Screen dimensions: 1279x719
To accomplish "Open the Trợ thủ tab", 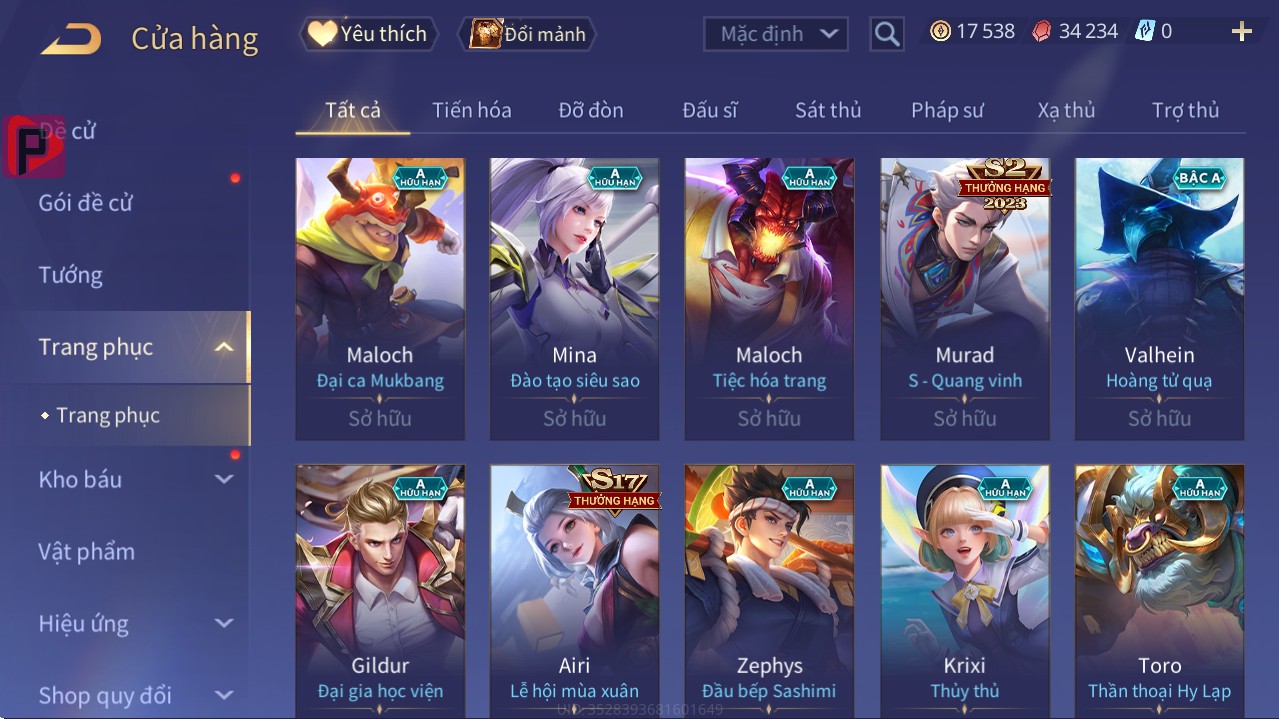I will pyautogui.click(x=1185, y=110).
